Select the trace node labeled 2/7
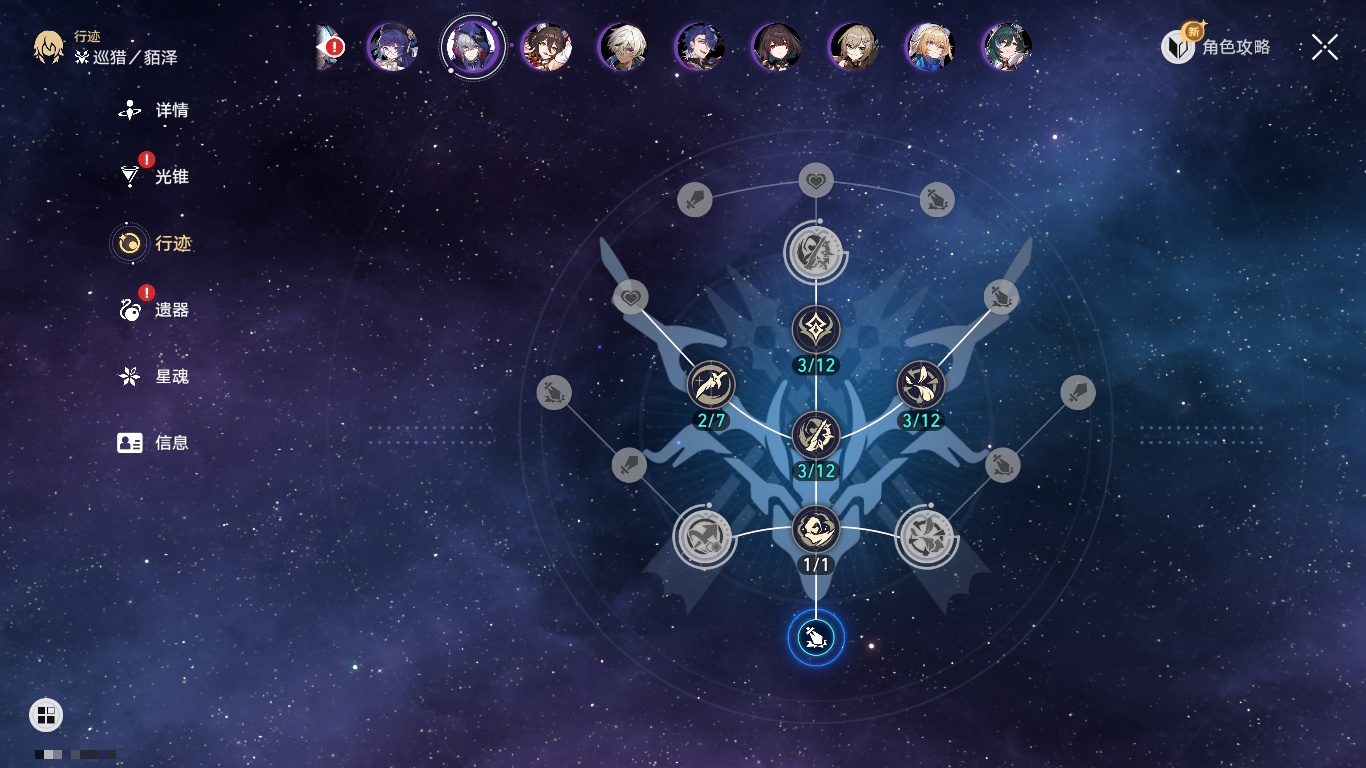Image resolution: width=1366 pixels, height=768 pixels. [711, 386]
